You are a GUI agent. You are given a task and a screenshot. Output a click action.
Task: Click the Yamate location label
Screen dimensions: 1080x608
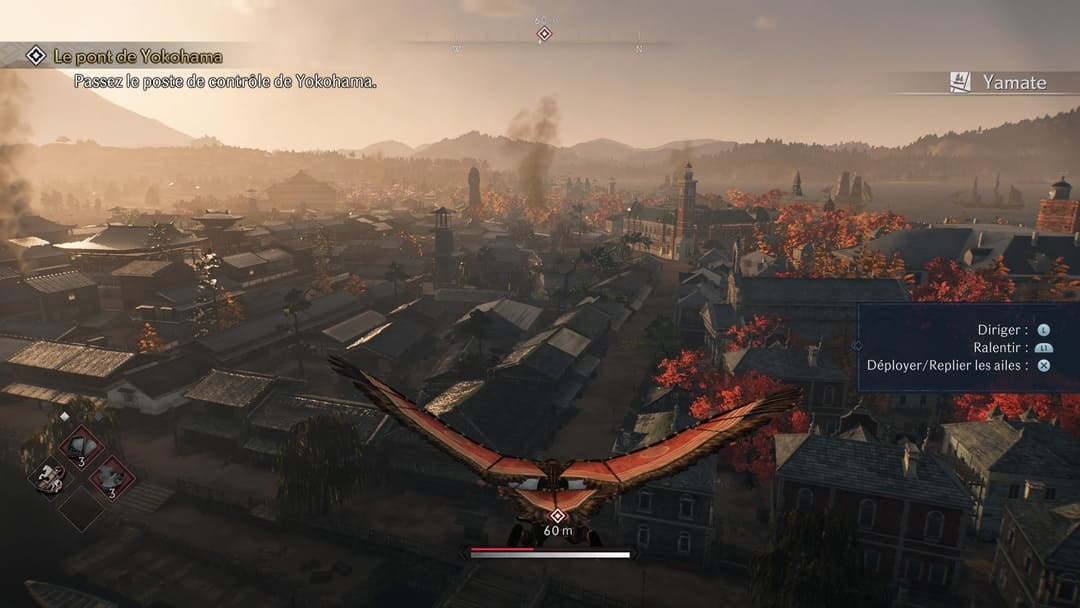(1013, 83)
